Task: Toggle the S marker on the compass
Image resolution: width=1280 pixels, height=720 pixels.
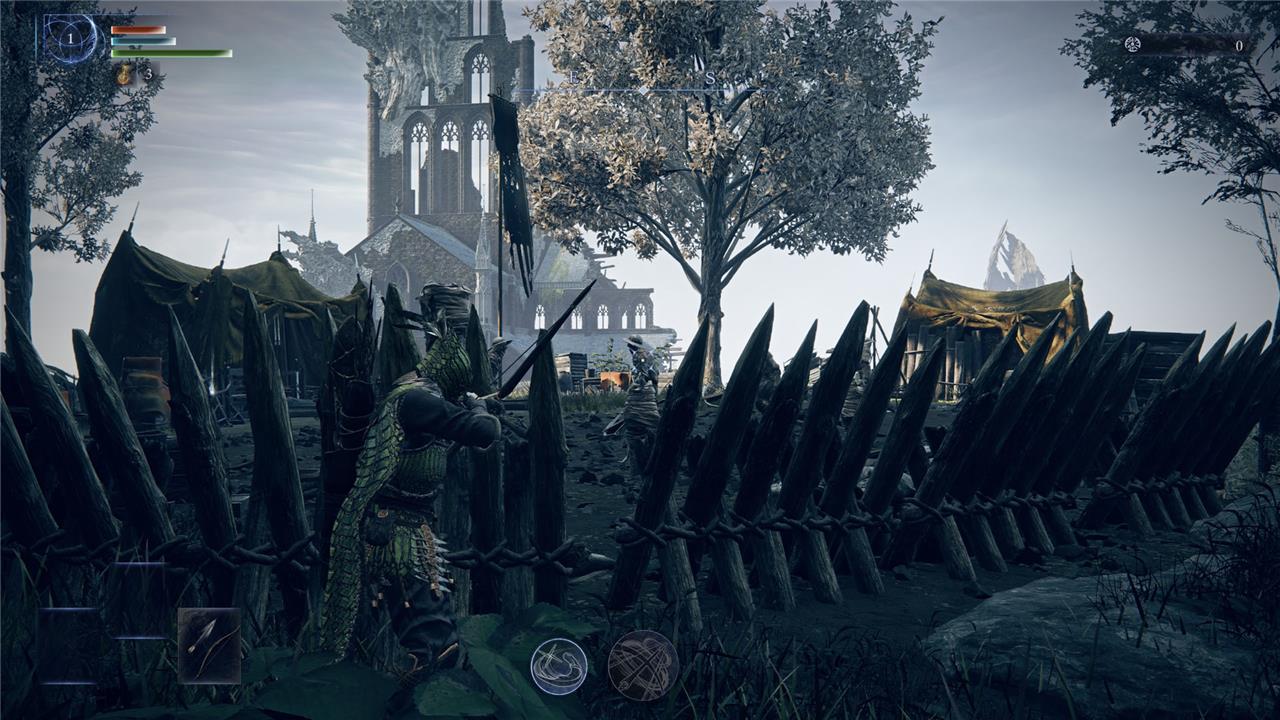Action: click(x=710, y=76)
